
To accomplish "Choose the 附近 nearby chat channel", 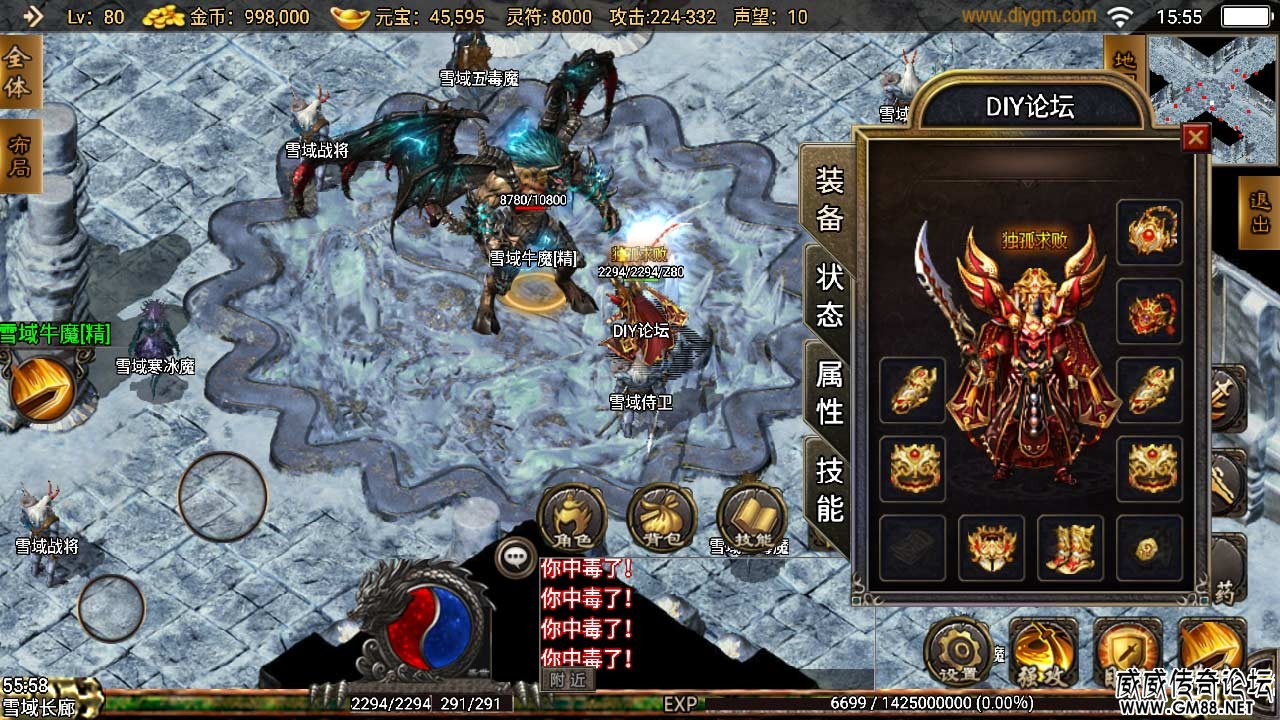I will [x=567, y=680].
